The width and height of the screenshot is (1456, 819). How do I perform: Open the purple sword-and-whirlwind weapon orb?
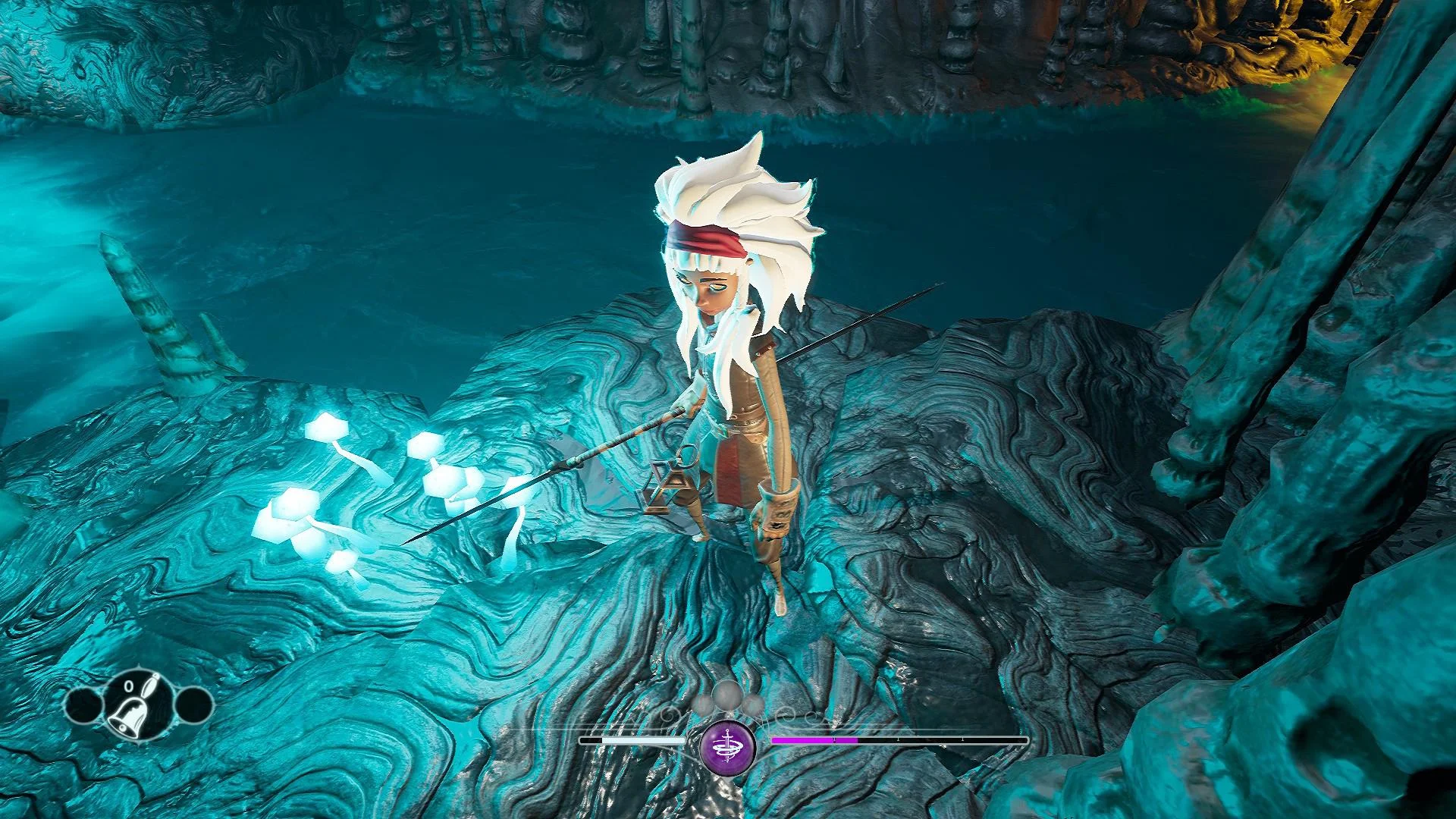(728, 748)
